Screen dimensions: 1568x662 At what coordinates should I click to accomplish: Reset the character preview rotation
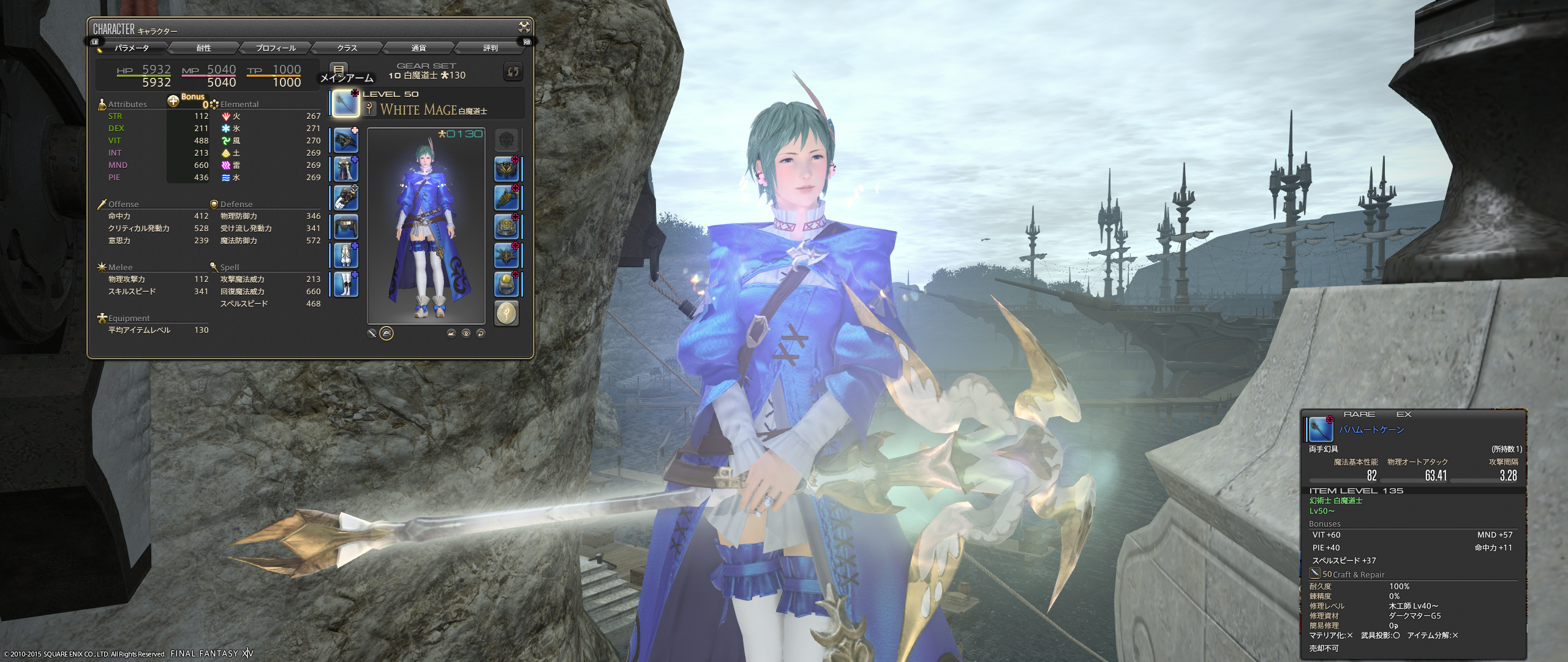coord(481,333)
